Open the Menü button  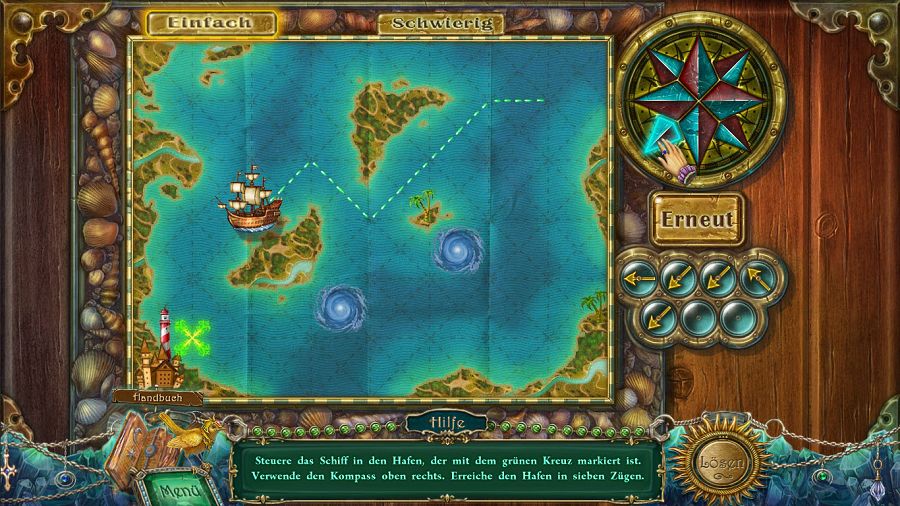pyautogui.click(x=181, y=489)
